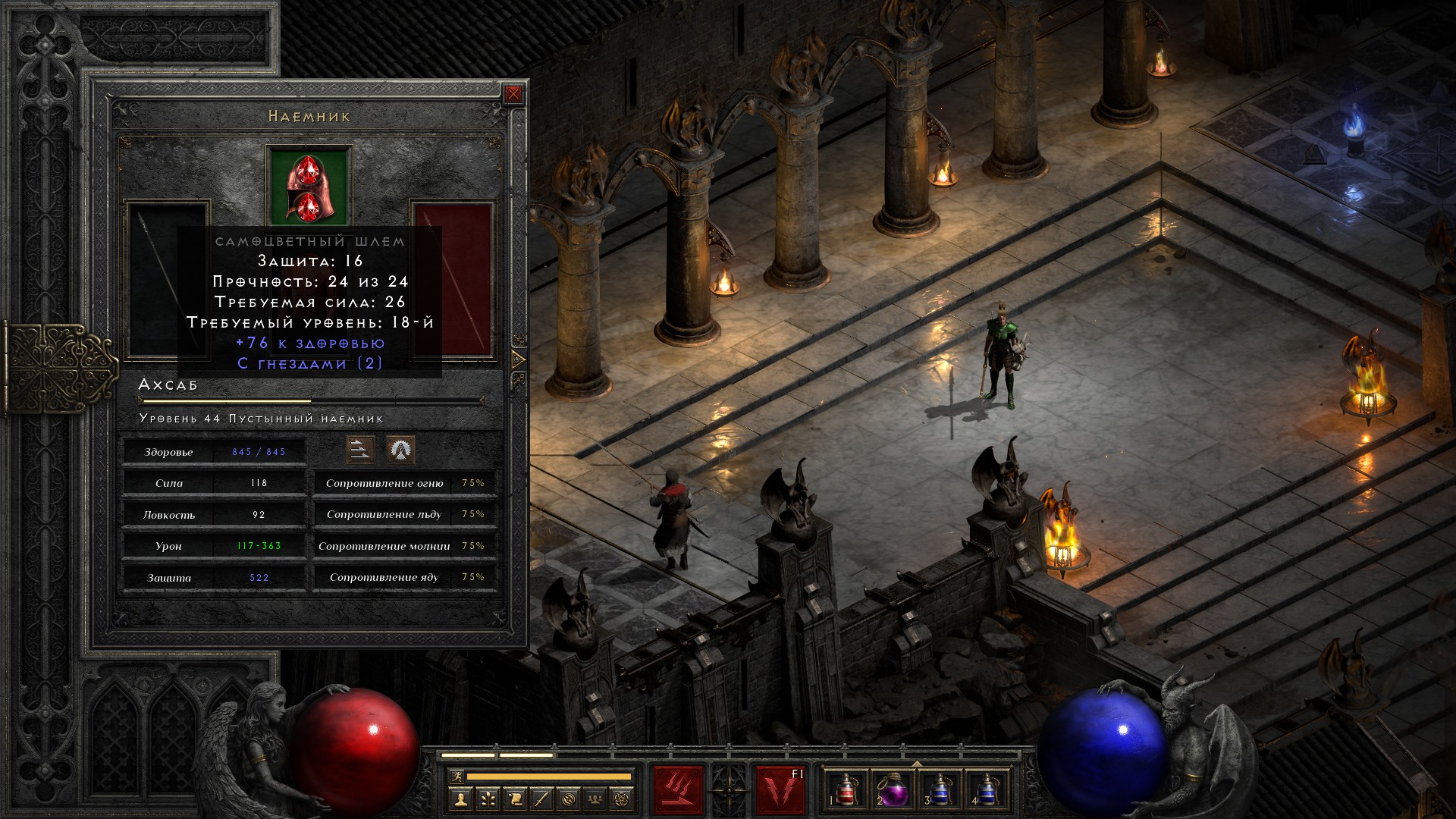This screenshot has width=1456, height=819.
Task: Use the blue mana potion in slot 3
Action: pyautogui.click(x=940, y=790)
